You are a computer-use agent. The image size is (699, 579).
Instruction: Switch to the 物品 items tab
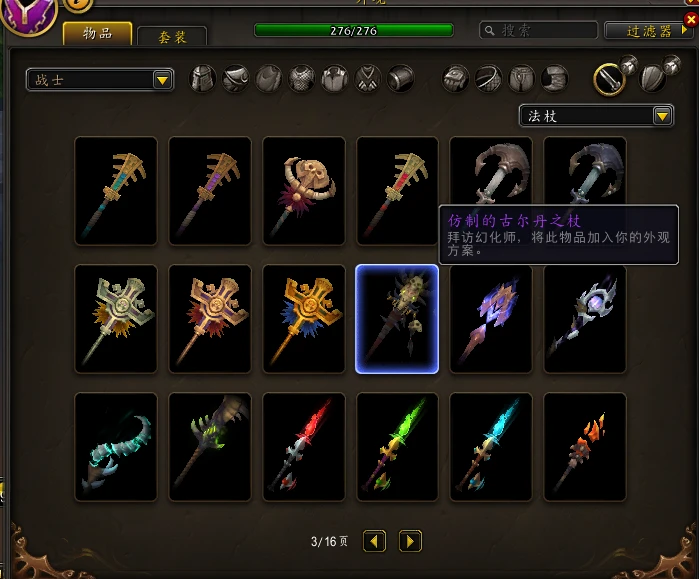[x=99, y=33]
